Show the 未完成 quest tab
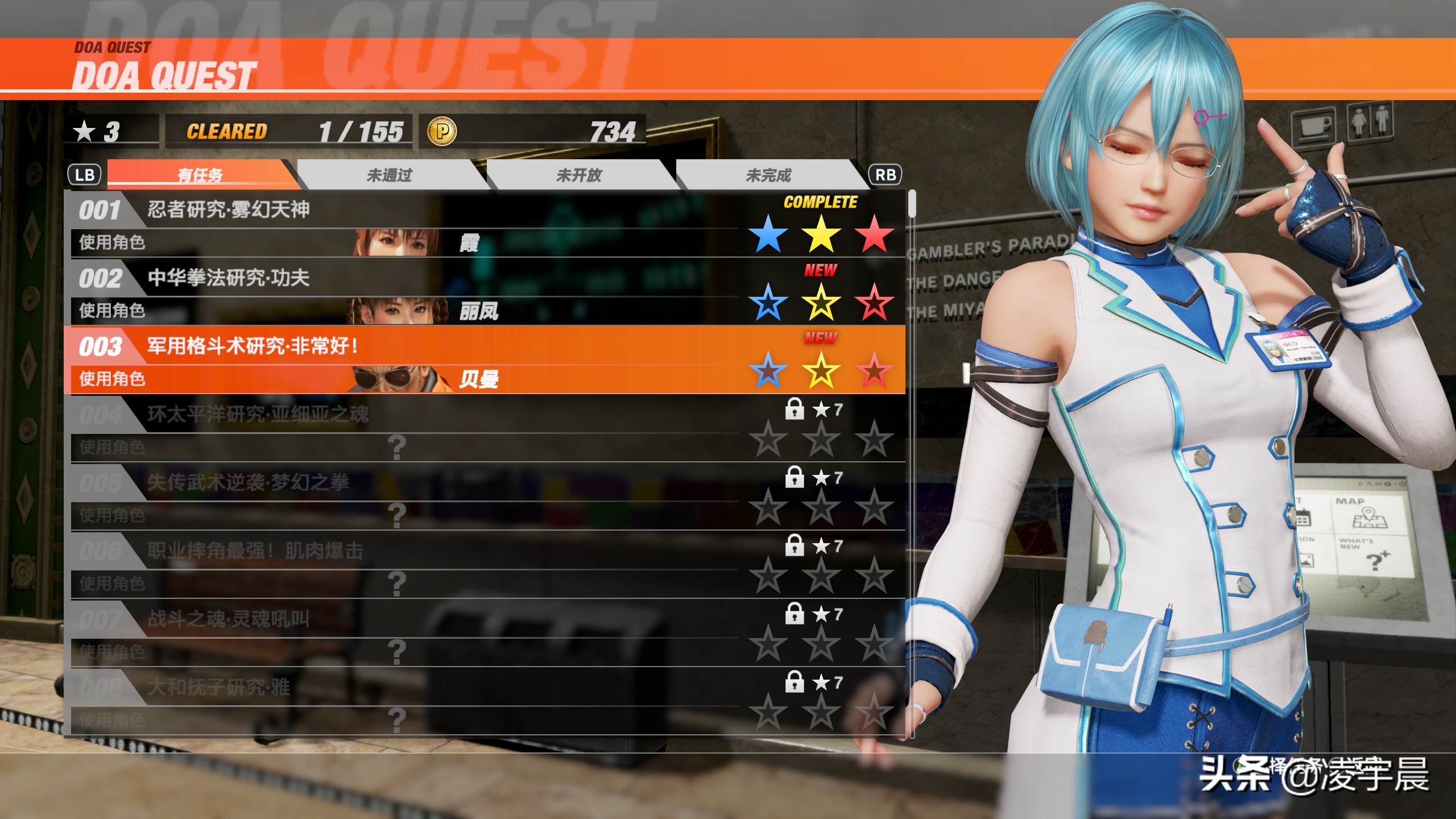The image size is (1456, 819). tap(768, 175)
